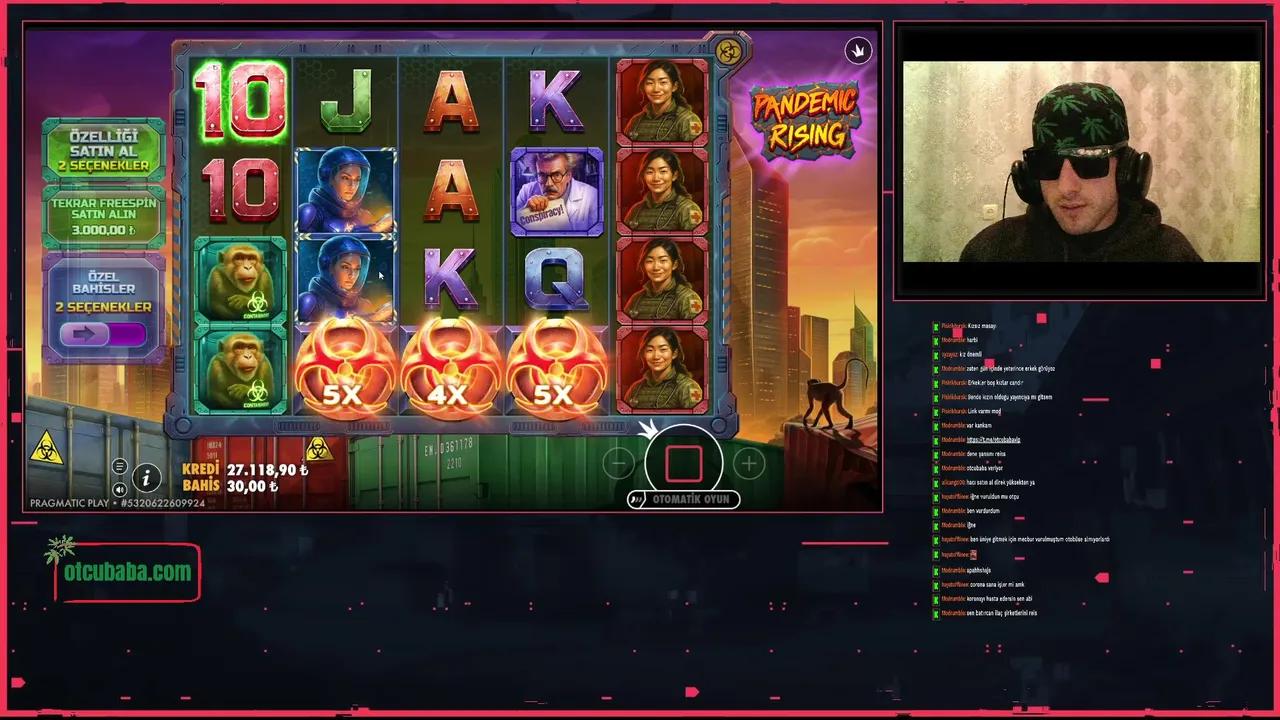
Task: Hide the game panel with the down-arrow icon
Action: click(858, 51)
